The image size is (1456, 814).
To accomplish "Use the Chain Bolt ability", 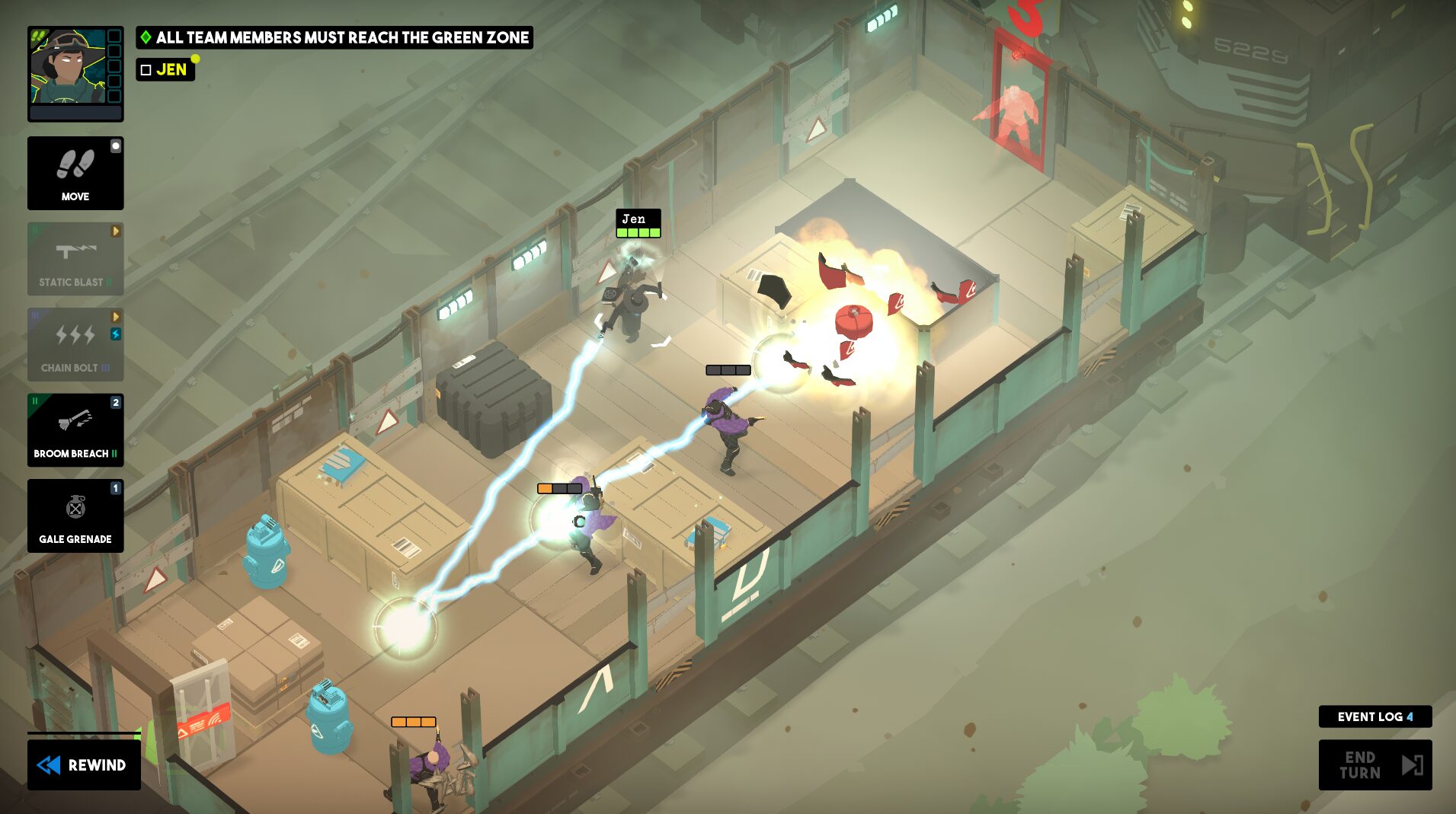I will [x=75, y=345].
